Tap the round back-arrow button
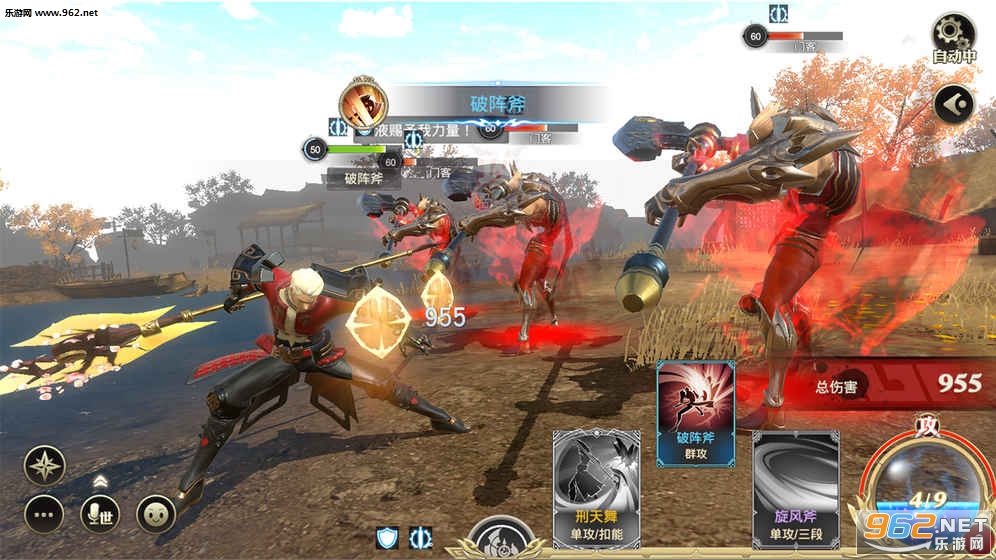This screenshot has width=996, height=560. pos(953,104)
